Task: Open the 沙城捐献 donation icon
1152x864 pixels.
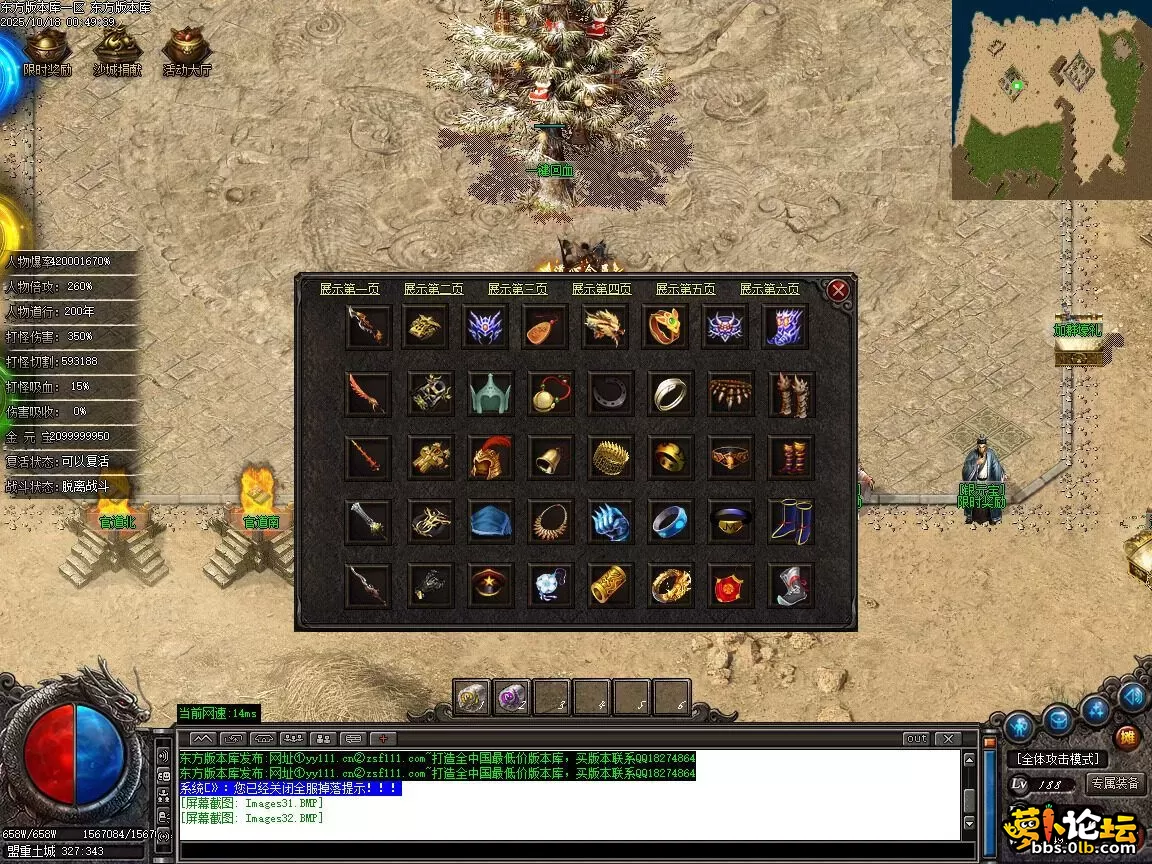Action: 117,51
